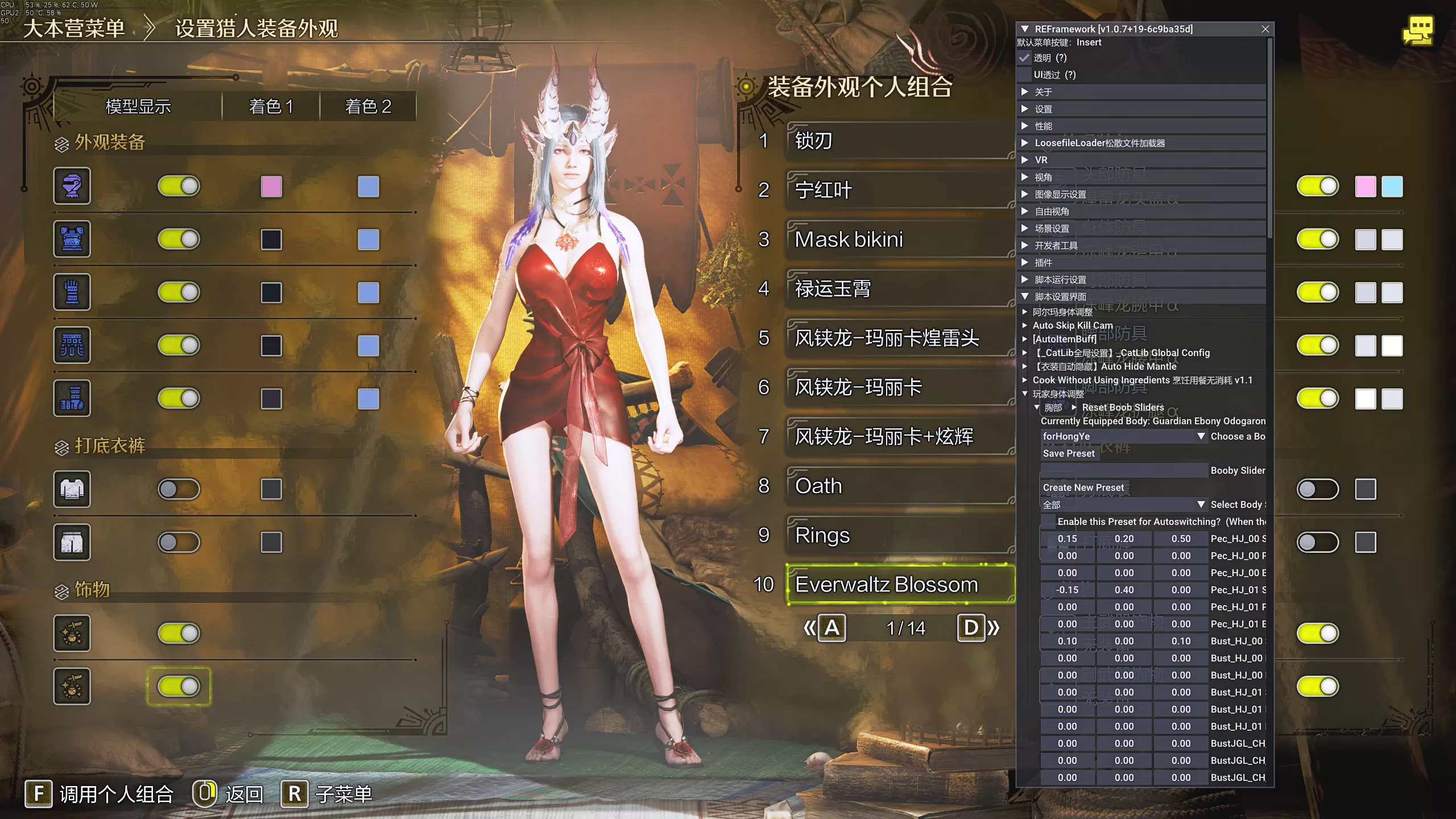Select the head armor appearance icon
Image resolution: width=1456 pixels, height=819 pixels.
[x=72, y=186]
